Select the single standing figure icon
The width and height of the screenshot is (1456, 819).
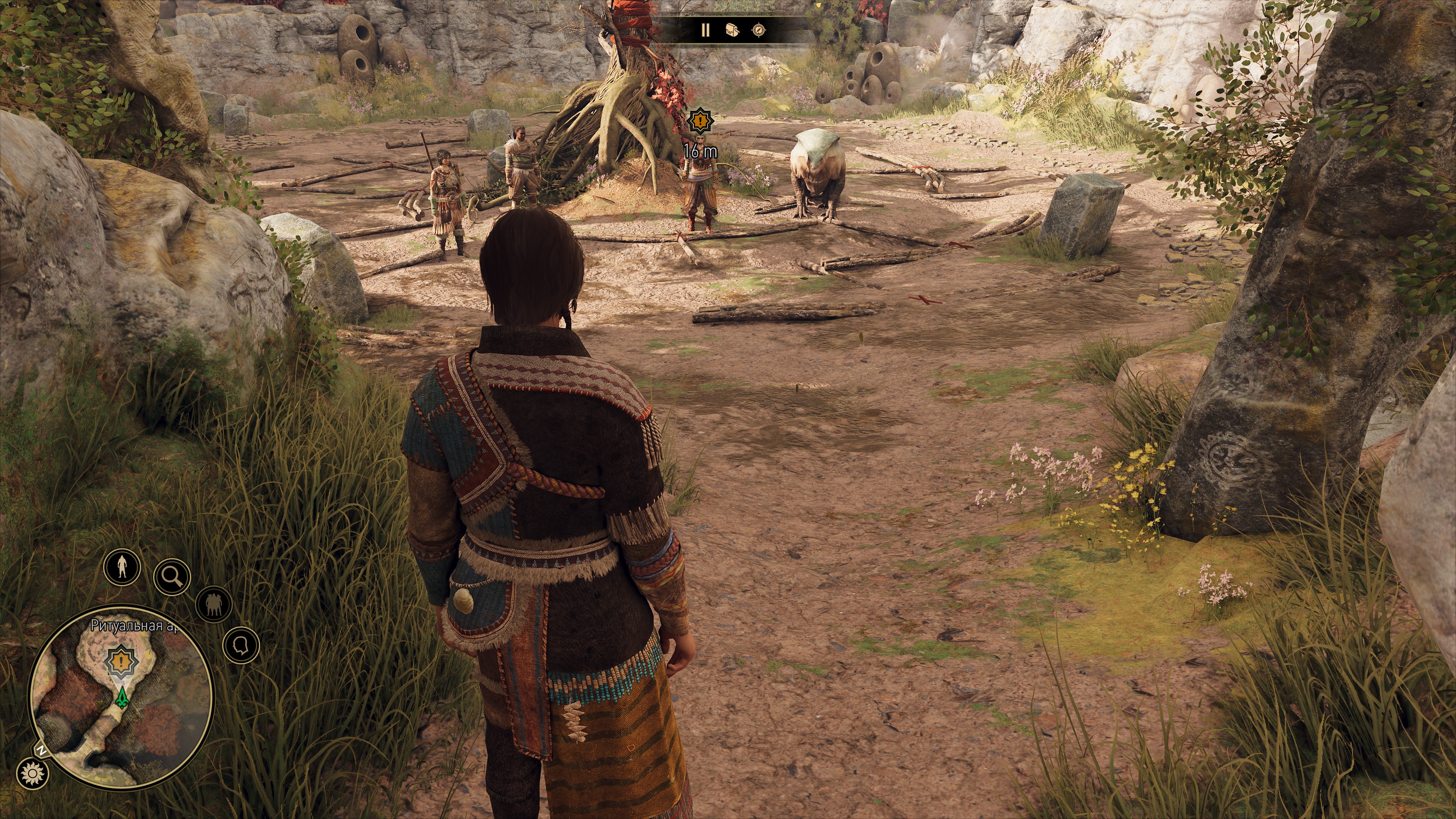pyautogui.click(x=121, y=566)
